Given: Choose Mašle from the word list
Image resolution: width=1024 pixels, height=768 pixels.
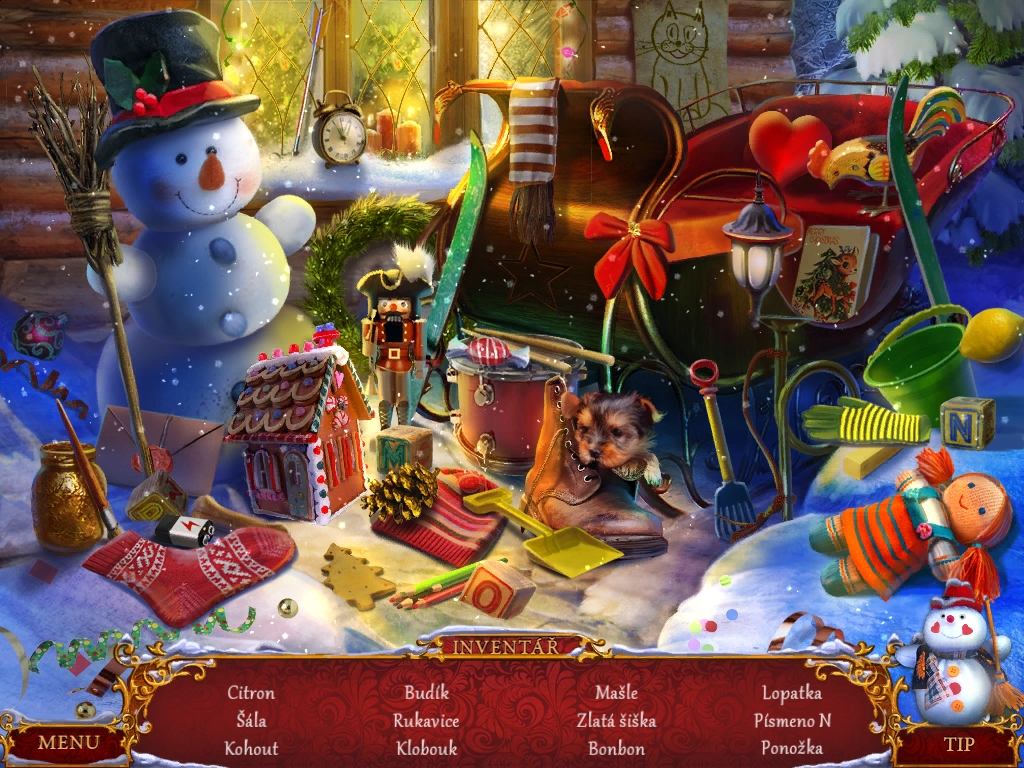Looking at the screenshot, I should 616,692.
